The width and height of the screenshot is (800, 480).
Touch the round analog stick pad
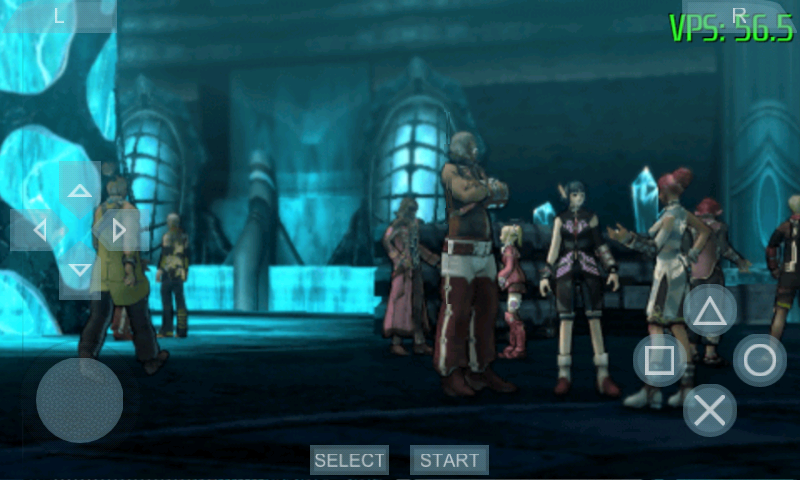80,400
